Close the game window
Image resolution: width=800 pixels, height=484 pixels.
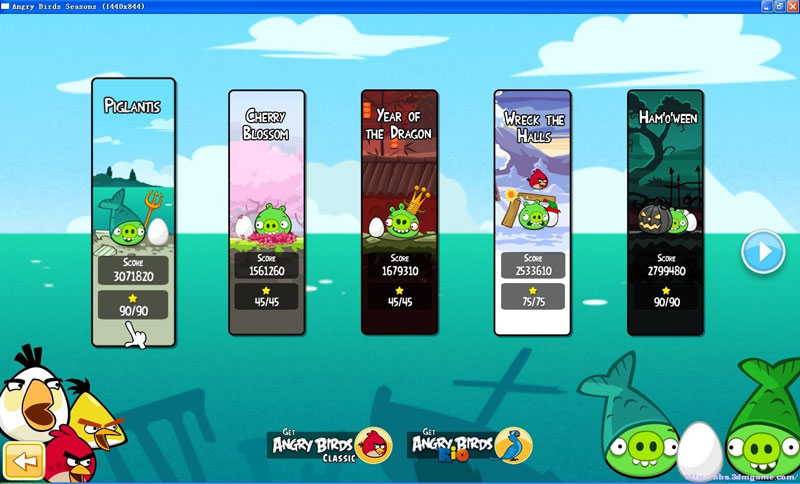(792, 6)
